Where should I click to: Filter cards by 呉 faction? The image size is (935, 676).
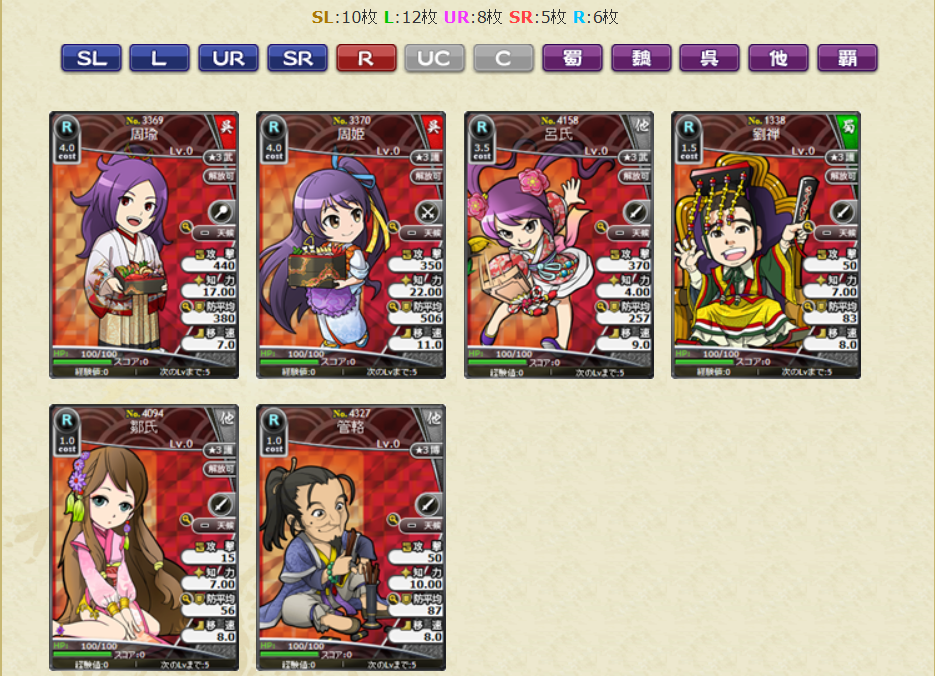point(709,58)
